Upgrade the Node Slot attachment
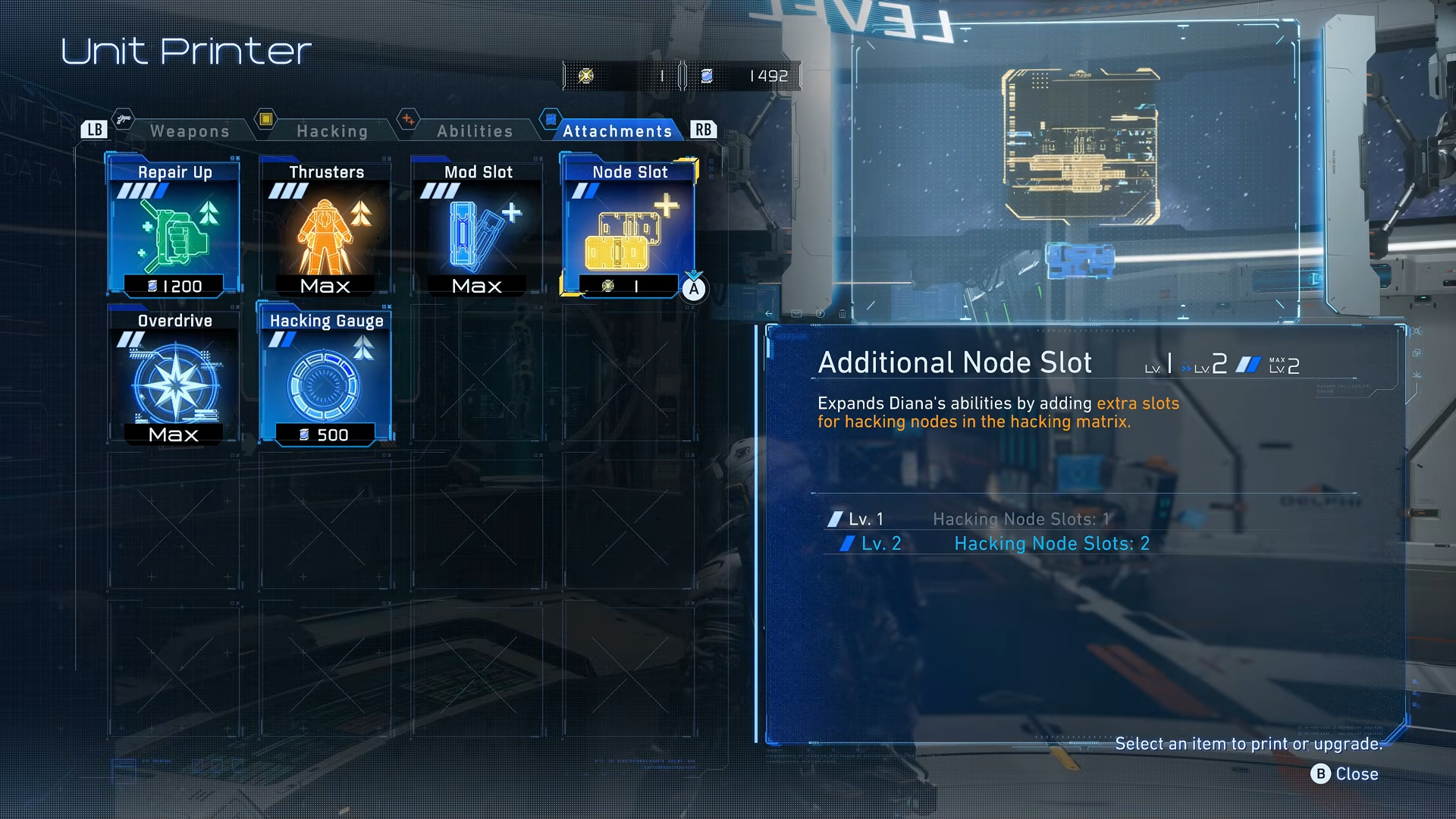 pyautogui.click(x=629, y=227)
